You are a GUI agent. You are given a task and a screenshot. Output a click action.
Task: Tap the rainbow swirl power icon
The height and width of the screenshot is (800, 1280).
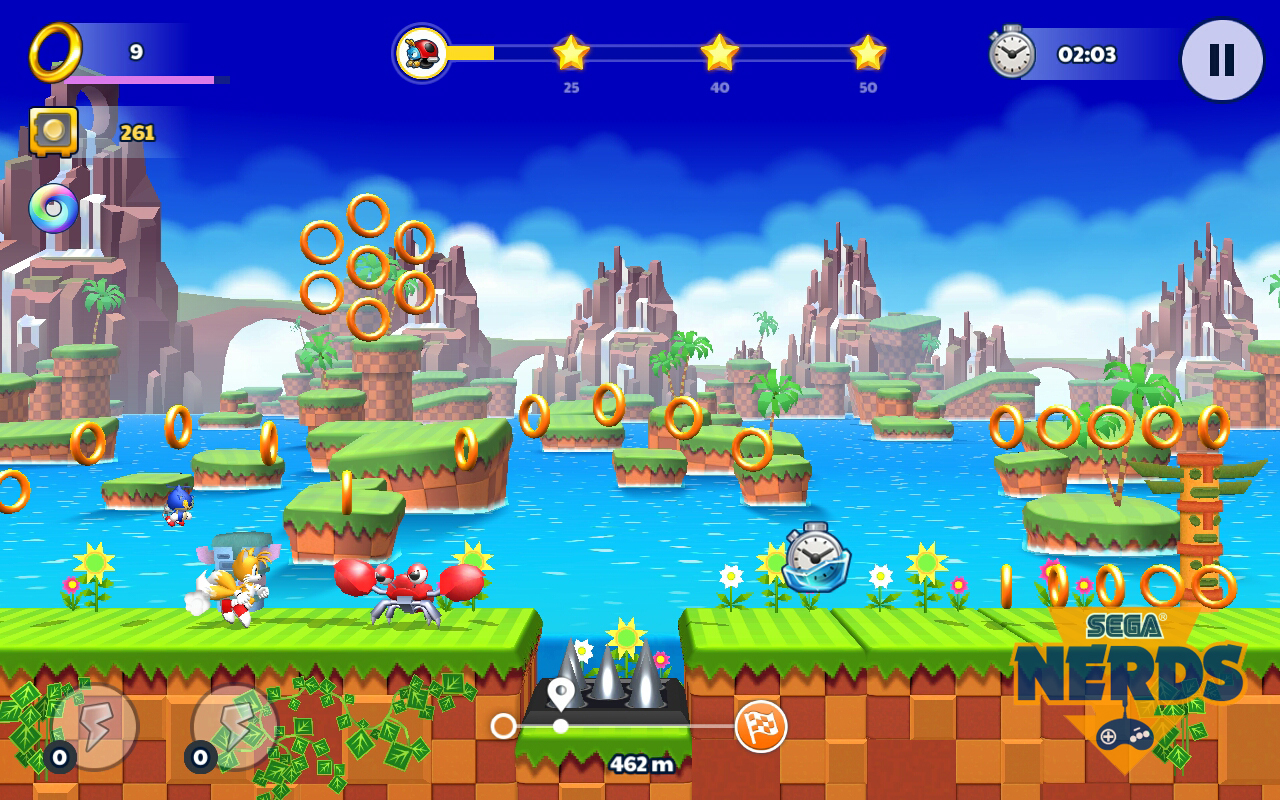coord(54,208)
